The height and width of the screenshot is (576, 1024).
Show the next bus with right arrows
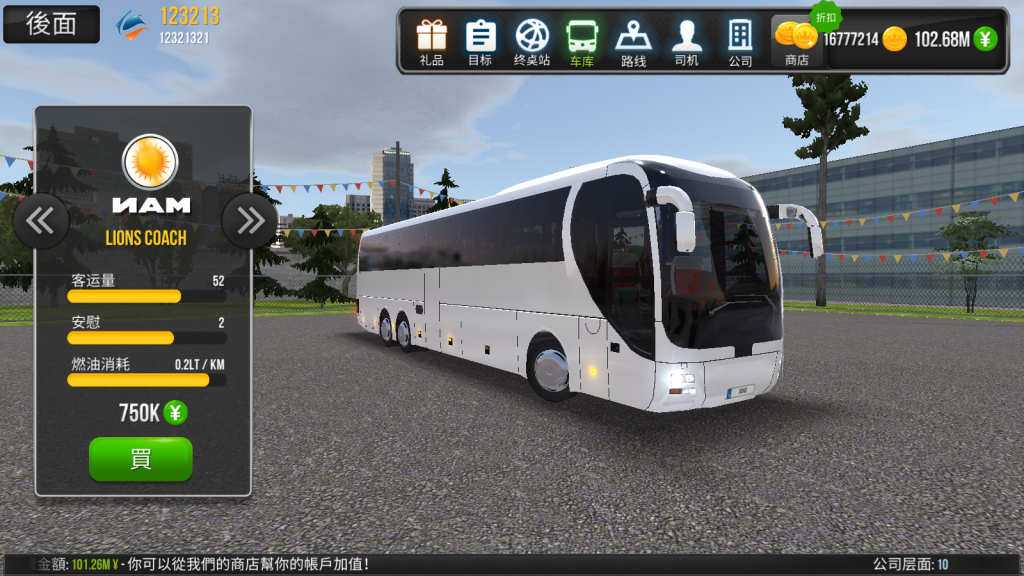point(249,220)
